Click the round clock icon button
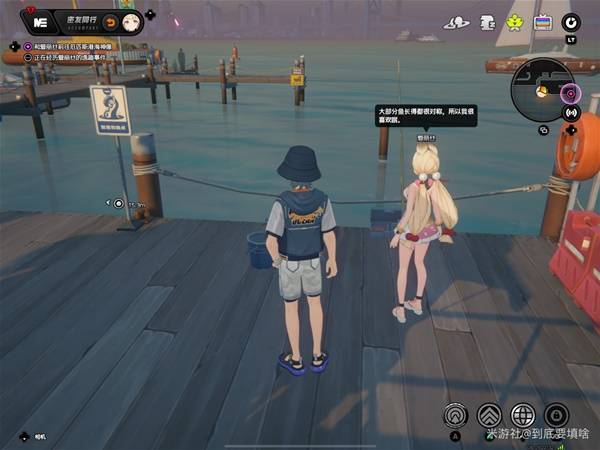 click(571, 21)
